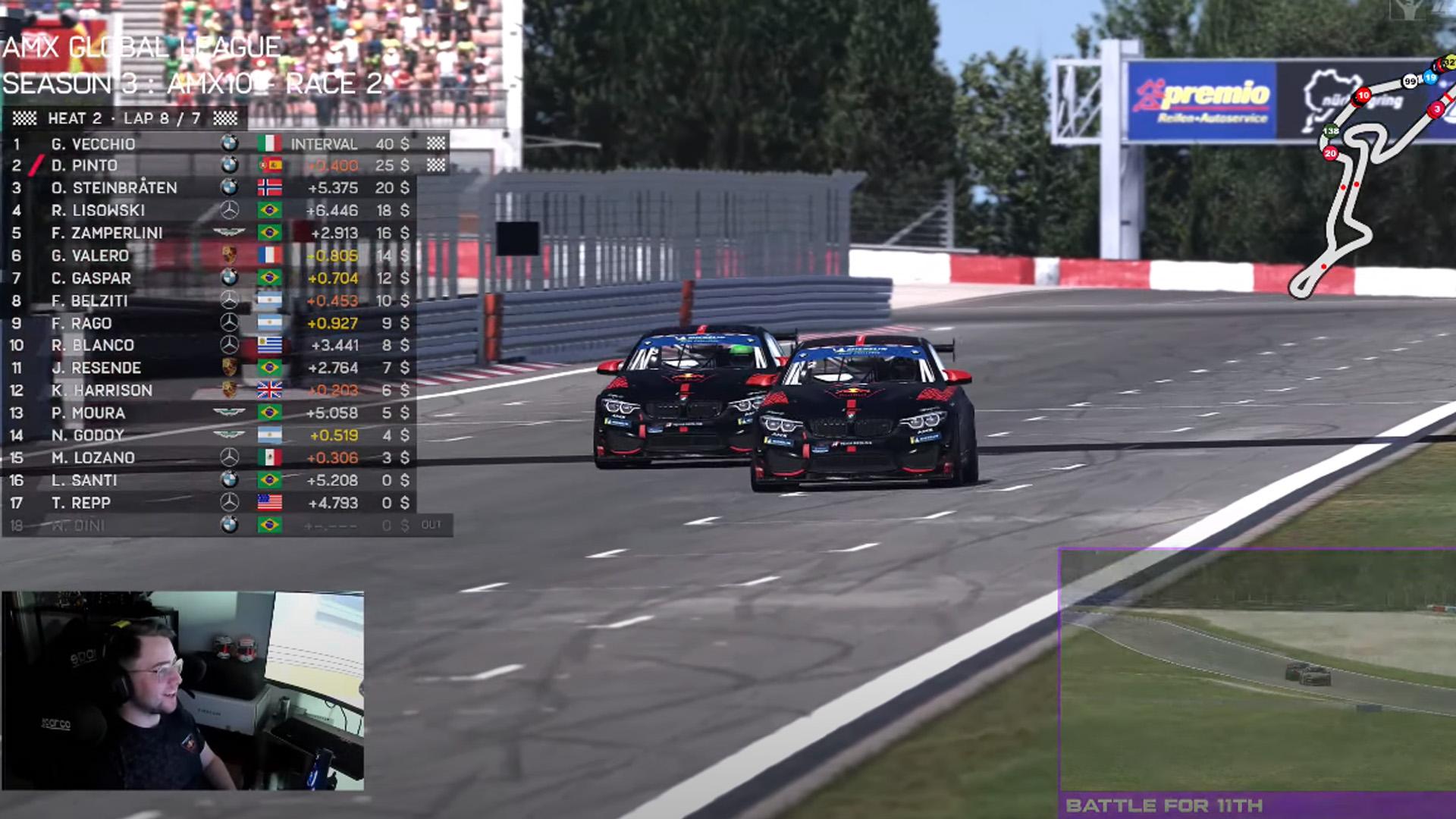Select the BMW badge beside G. Vecchio
Screen dimensions: 1456x819
tap(228, 143)
